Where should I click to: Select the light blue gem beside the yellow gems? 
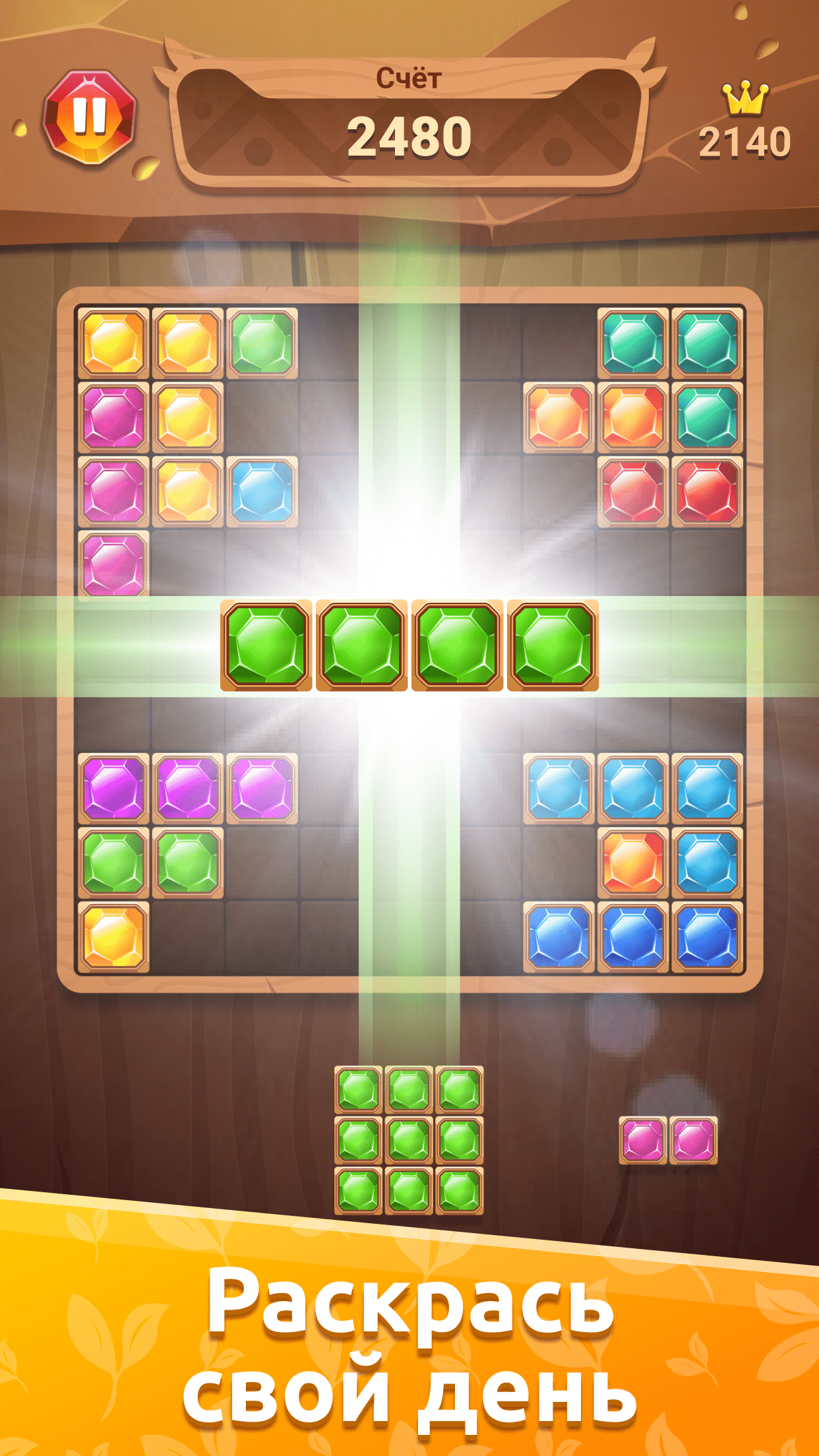pyautogui.click(x=262, y=491)
